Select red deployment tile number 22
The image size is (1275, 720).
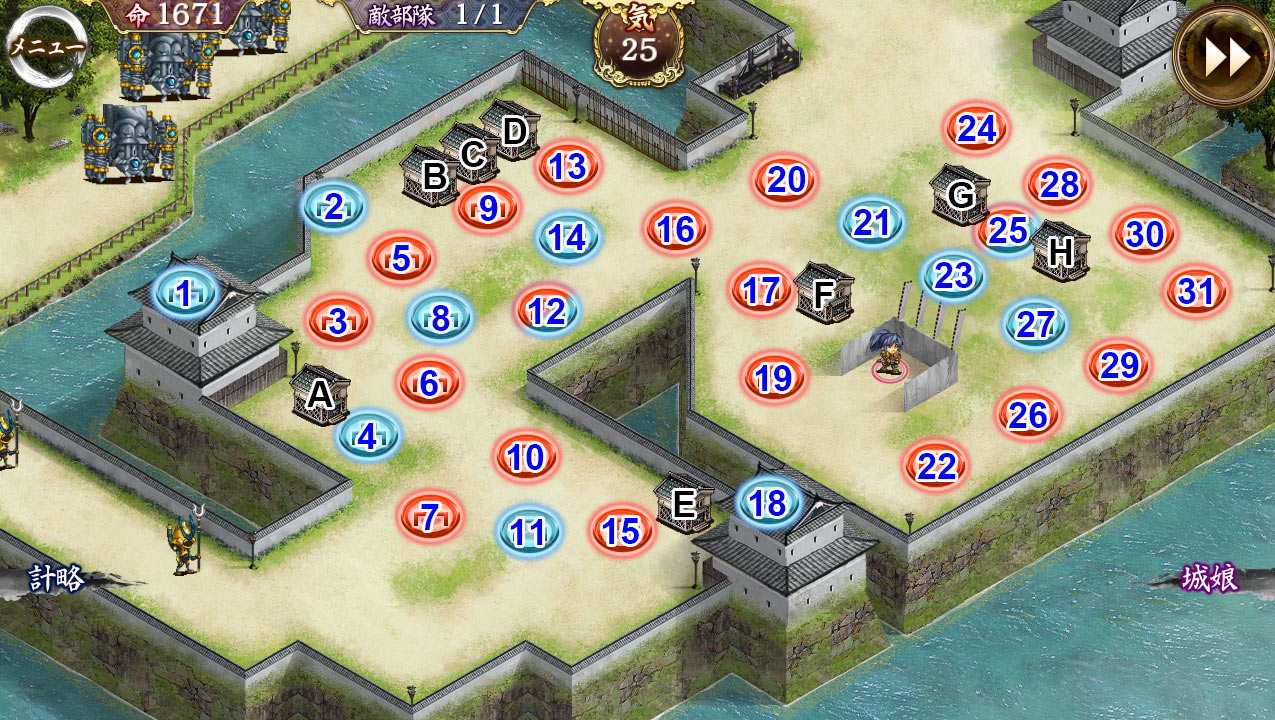936,466
